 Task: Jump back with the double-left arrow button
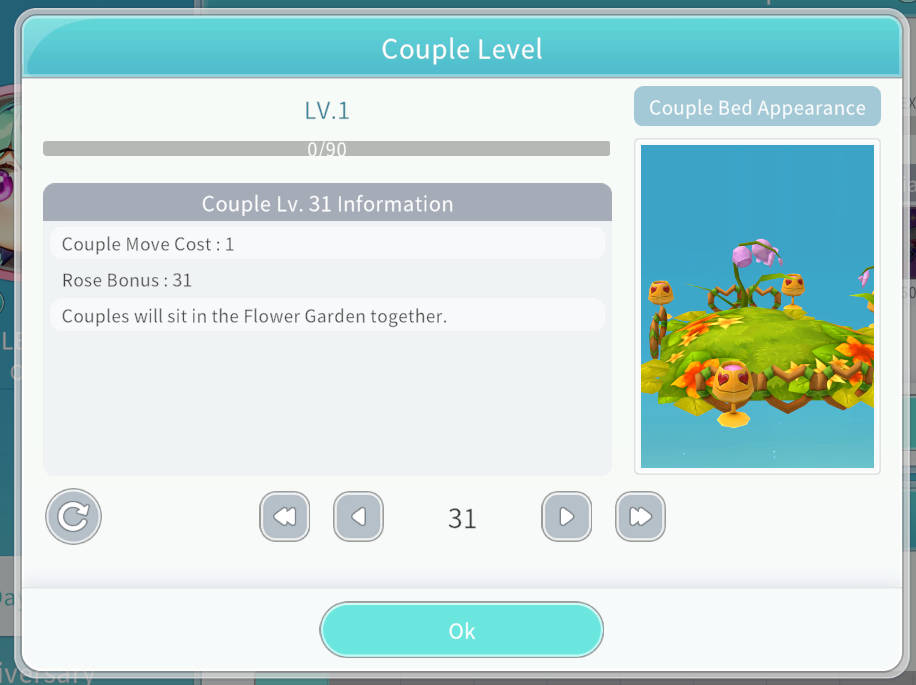[284, 517]
